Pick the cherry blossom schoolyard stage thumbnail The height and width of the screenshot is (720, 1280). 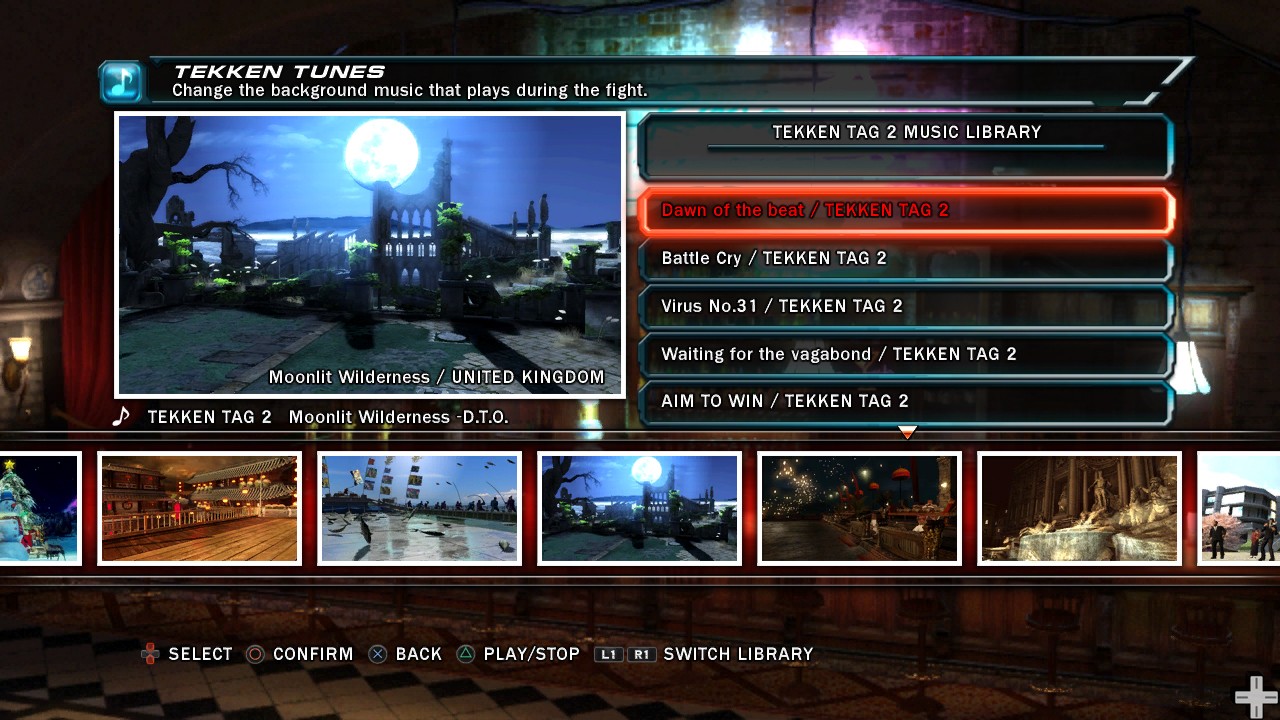pyautogui.click(x=1240, y=508)
